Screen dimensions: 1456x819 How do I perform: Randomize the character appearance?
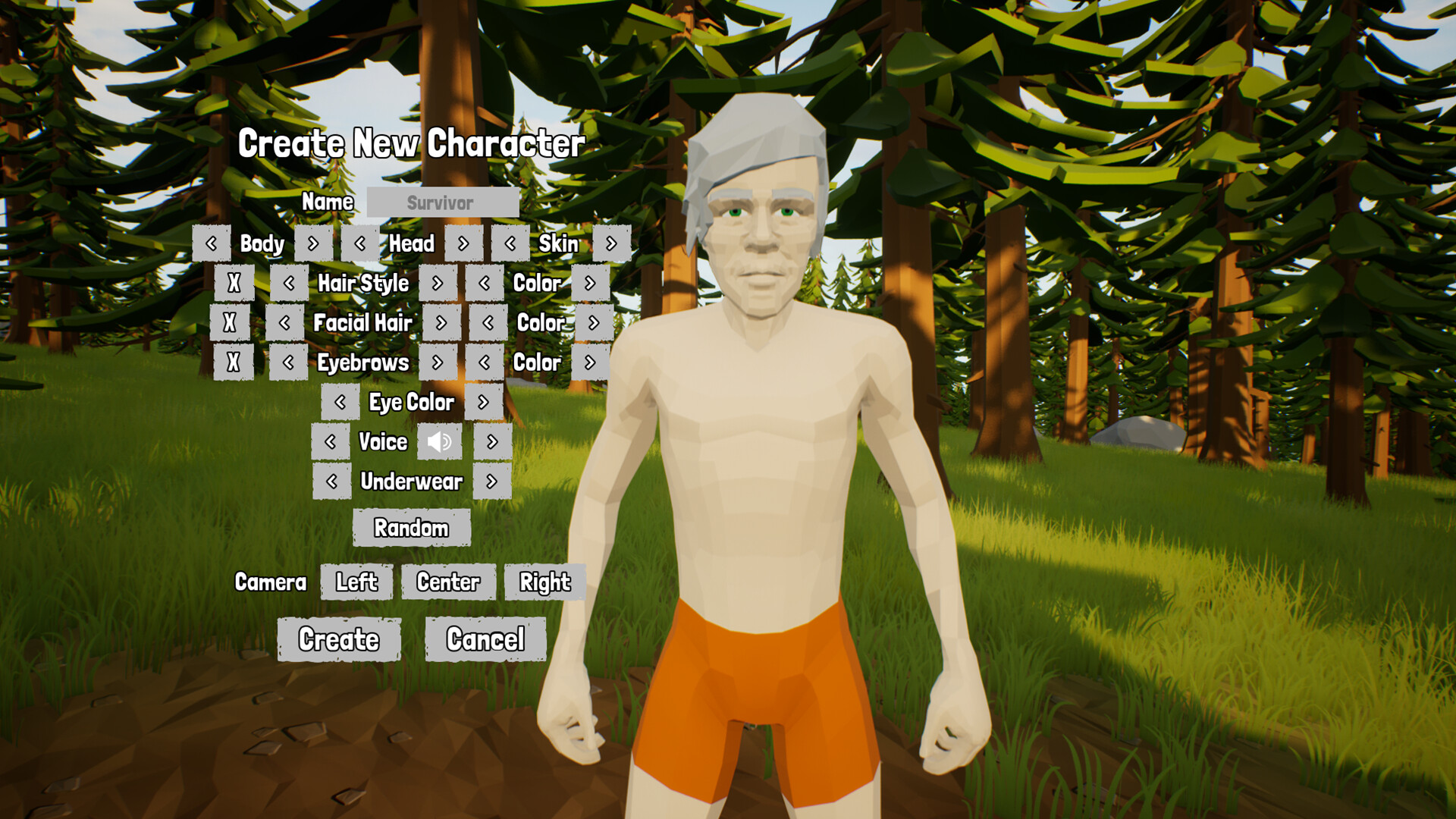pos(413,528)
